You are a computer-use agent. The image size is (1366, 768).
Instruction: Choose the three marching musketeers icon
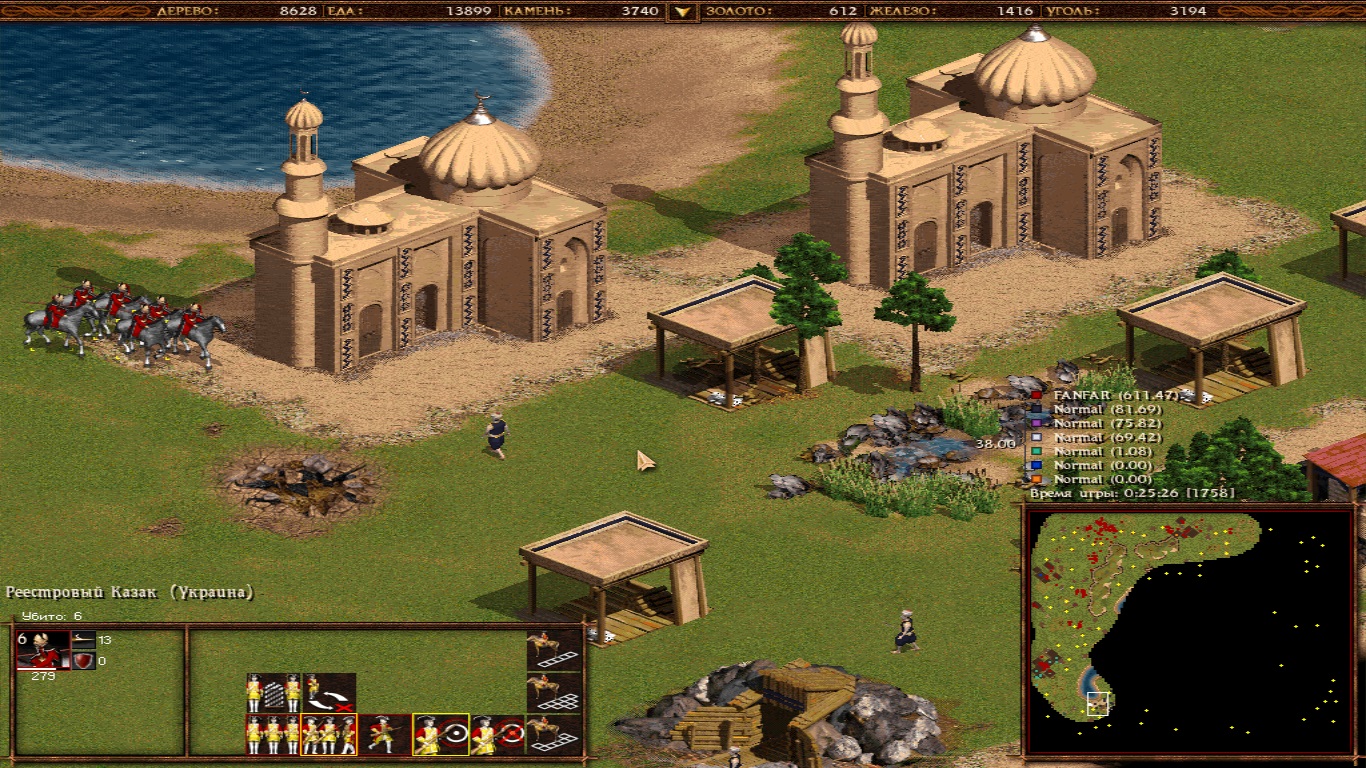(x=329, y=735)
